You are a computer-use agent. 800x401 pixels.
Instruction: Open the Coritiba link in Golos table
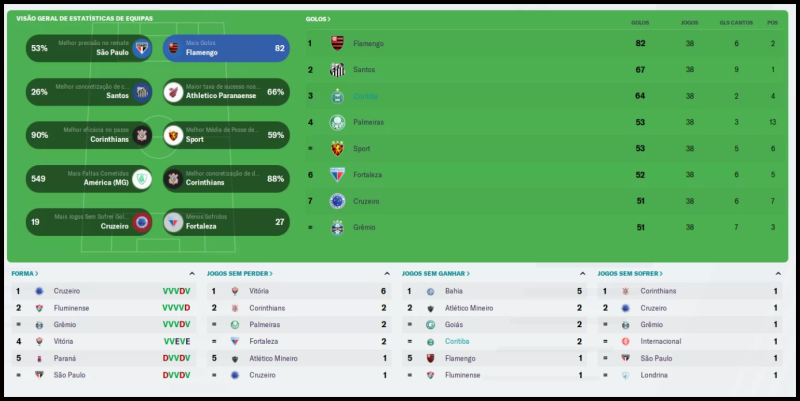click(x=364, y=96)
